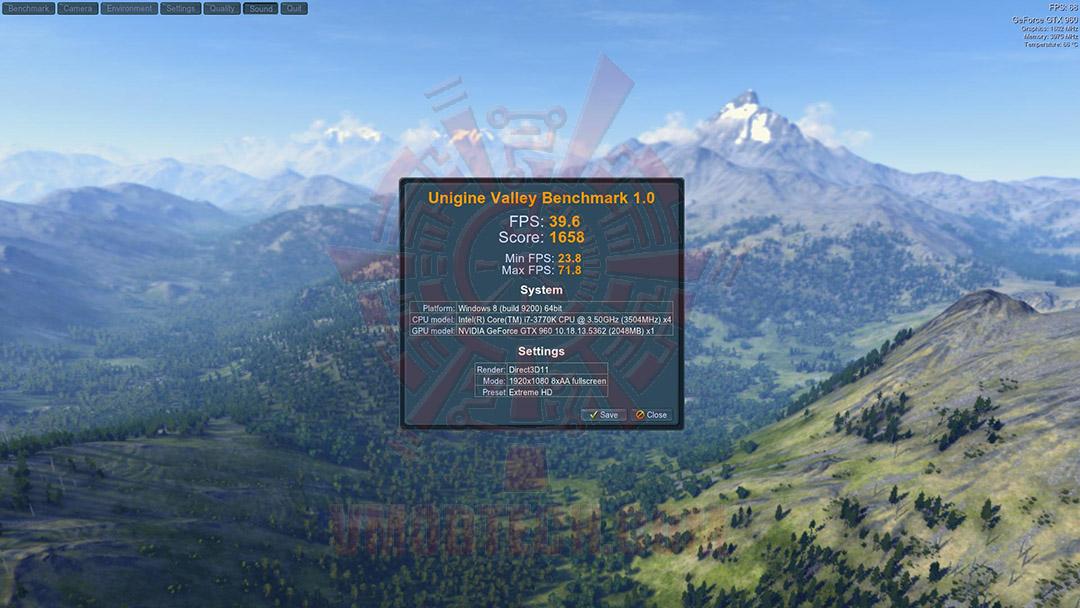Open the Benchmark menu button
Viewport: 1080px width, 608px height.
[x=28, y=9]
